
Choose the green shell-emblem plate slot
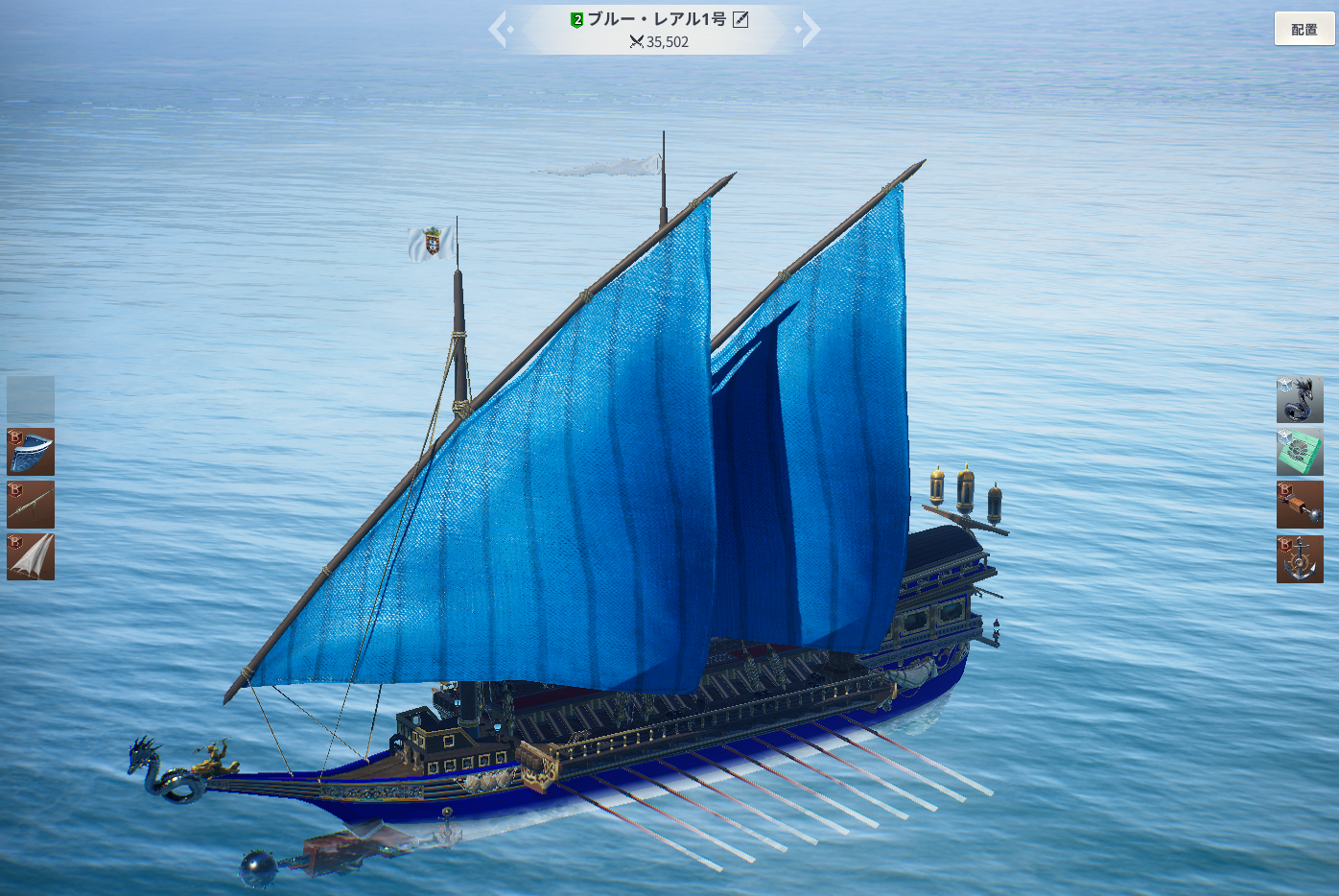tap(1300, 452)
